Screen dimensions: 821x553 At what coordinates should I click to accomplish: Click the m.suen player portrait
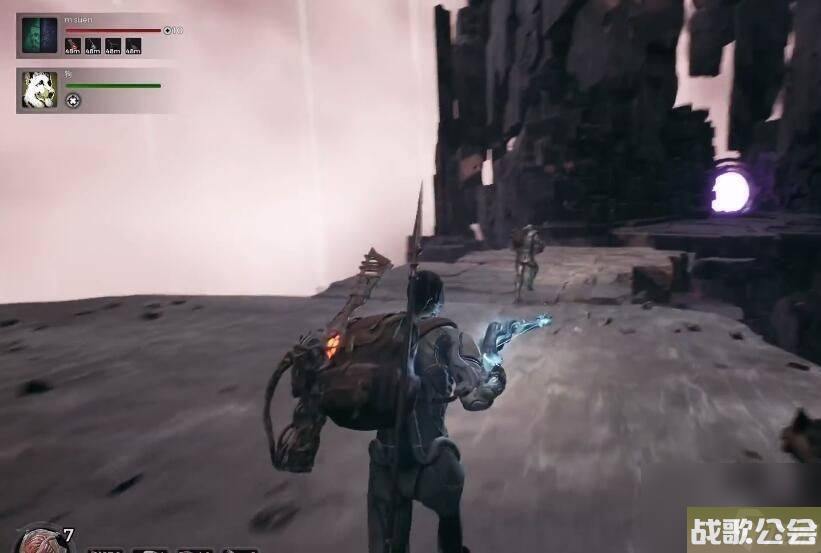point(40,35)
